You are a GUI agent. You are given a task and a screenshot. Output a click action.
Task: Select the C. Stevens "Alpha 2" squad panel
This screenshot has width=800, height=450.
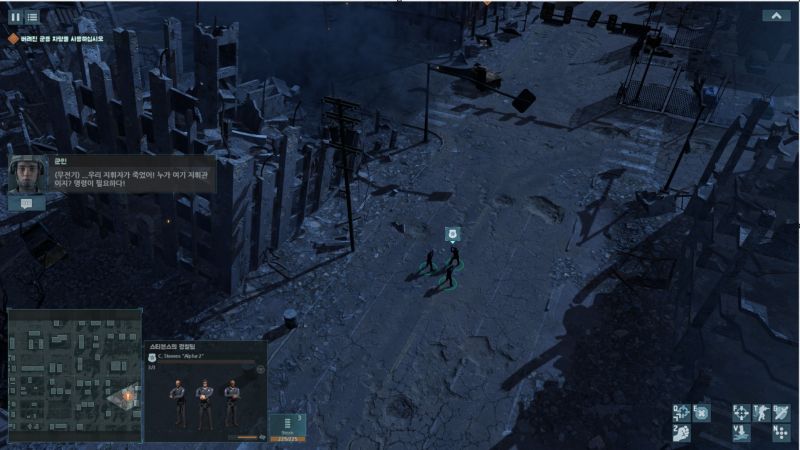pos(205,390)
